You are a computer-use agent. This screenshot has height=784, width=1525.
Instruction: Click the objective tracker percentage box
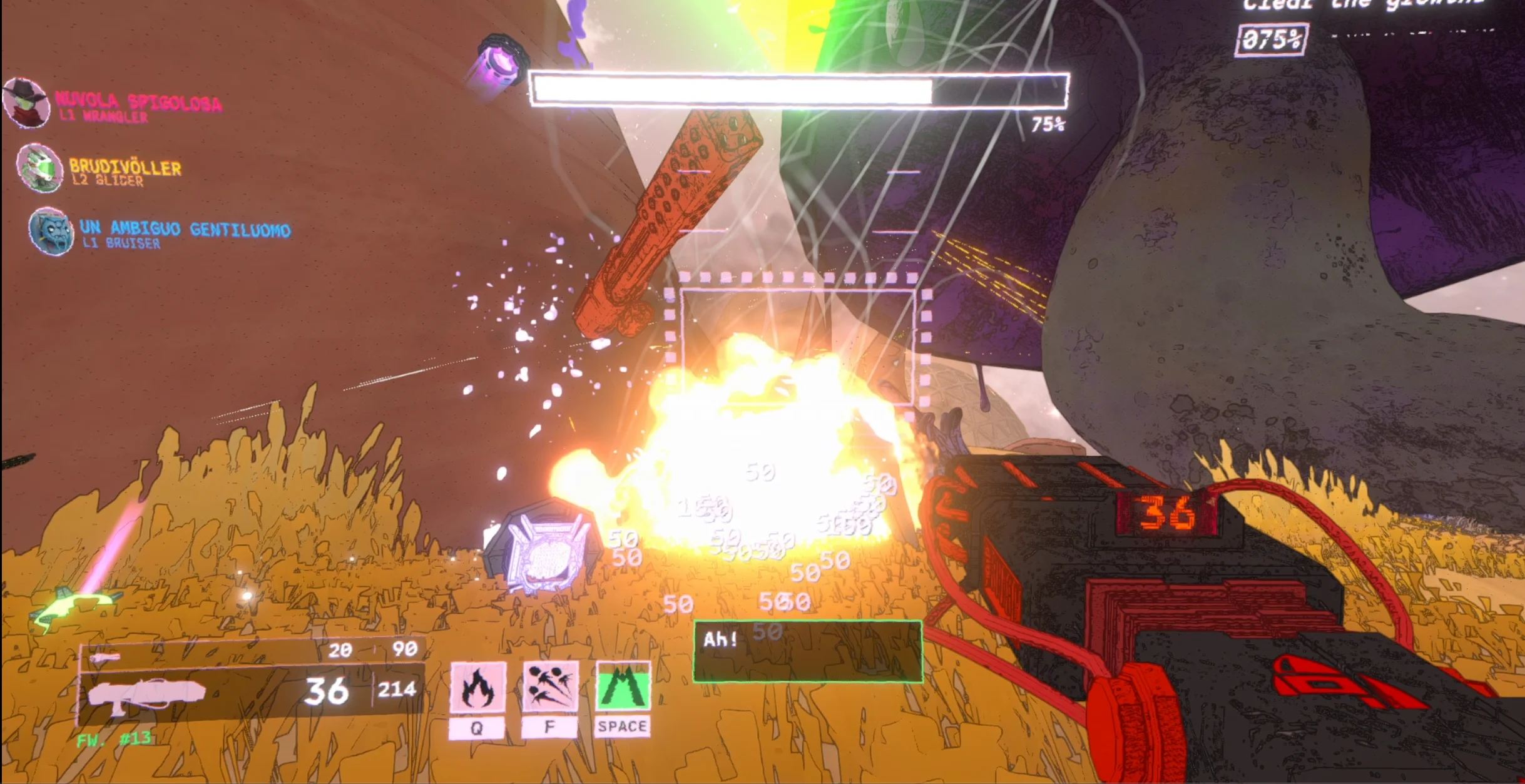[x=1272, y=40]
